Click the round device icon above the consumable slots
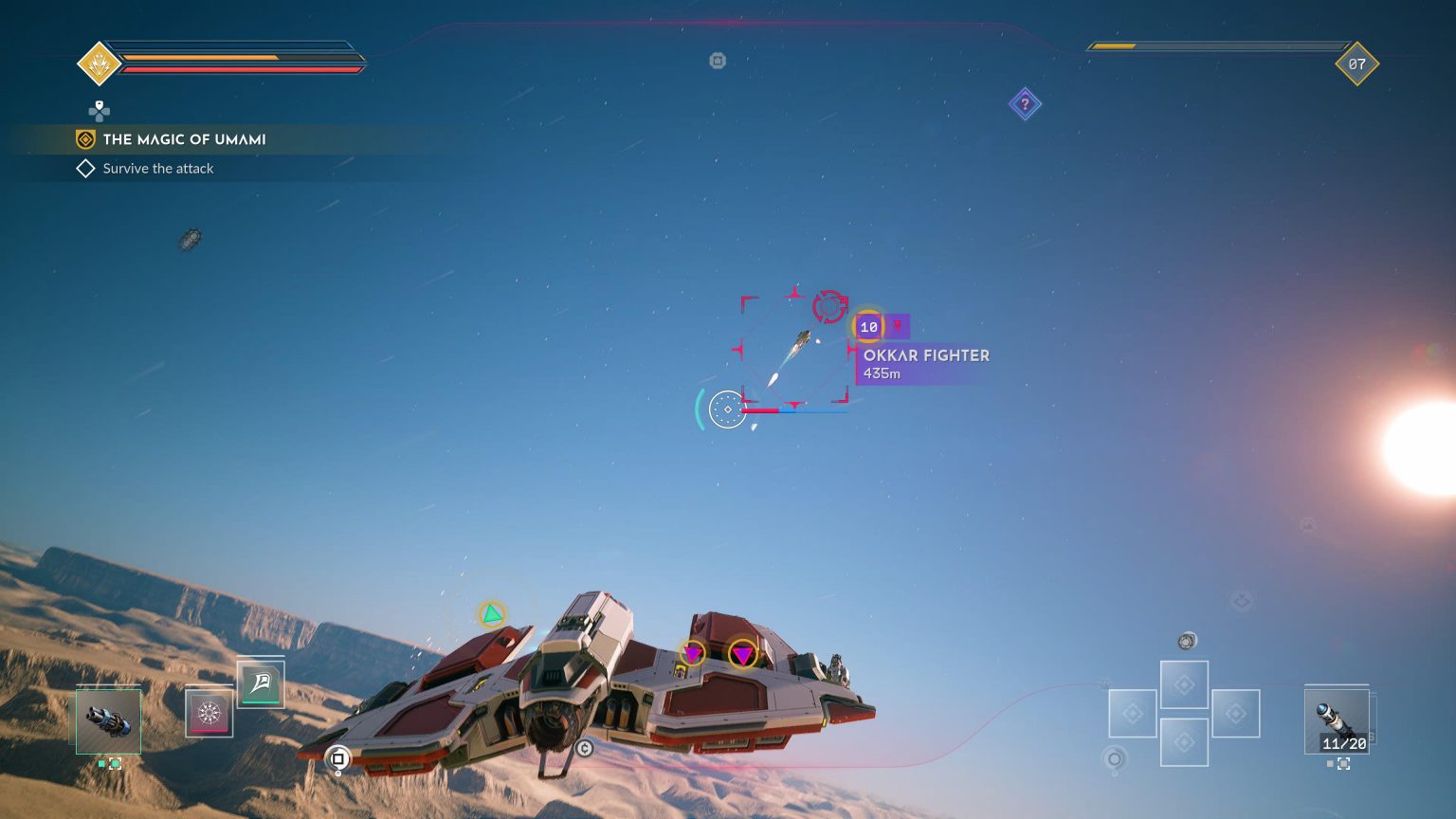The image size is (1456, 819). 1187,642
